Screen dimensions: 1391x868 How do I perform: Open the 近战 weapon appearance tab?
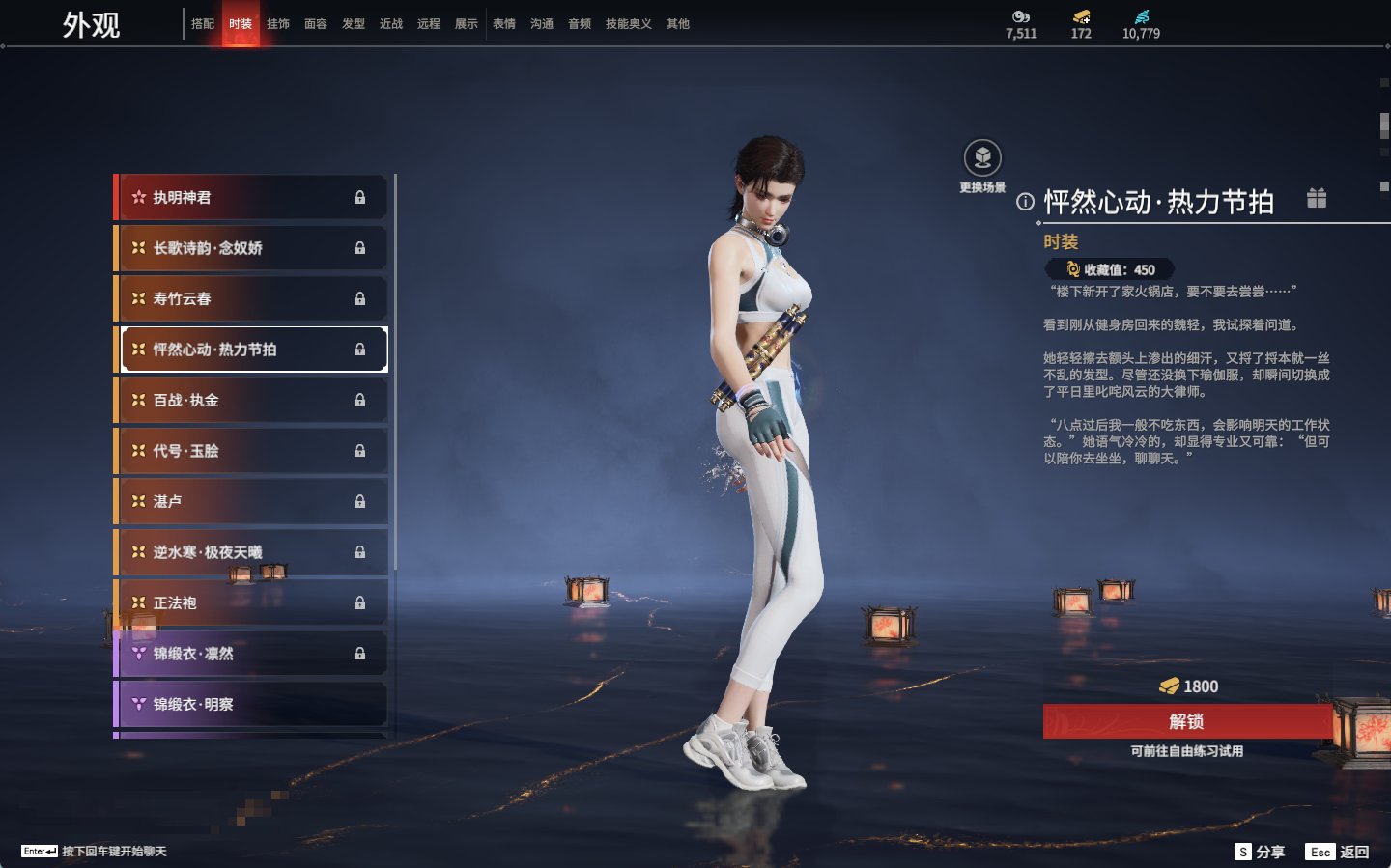391,24
